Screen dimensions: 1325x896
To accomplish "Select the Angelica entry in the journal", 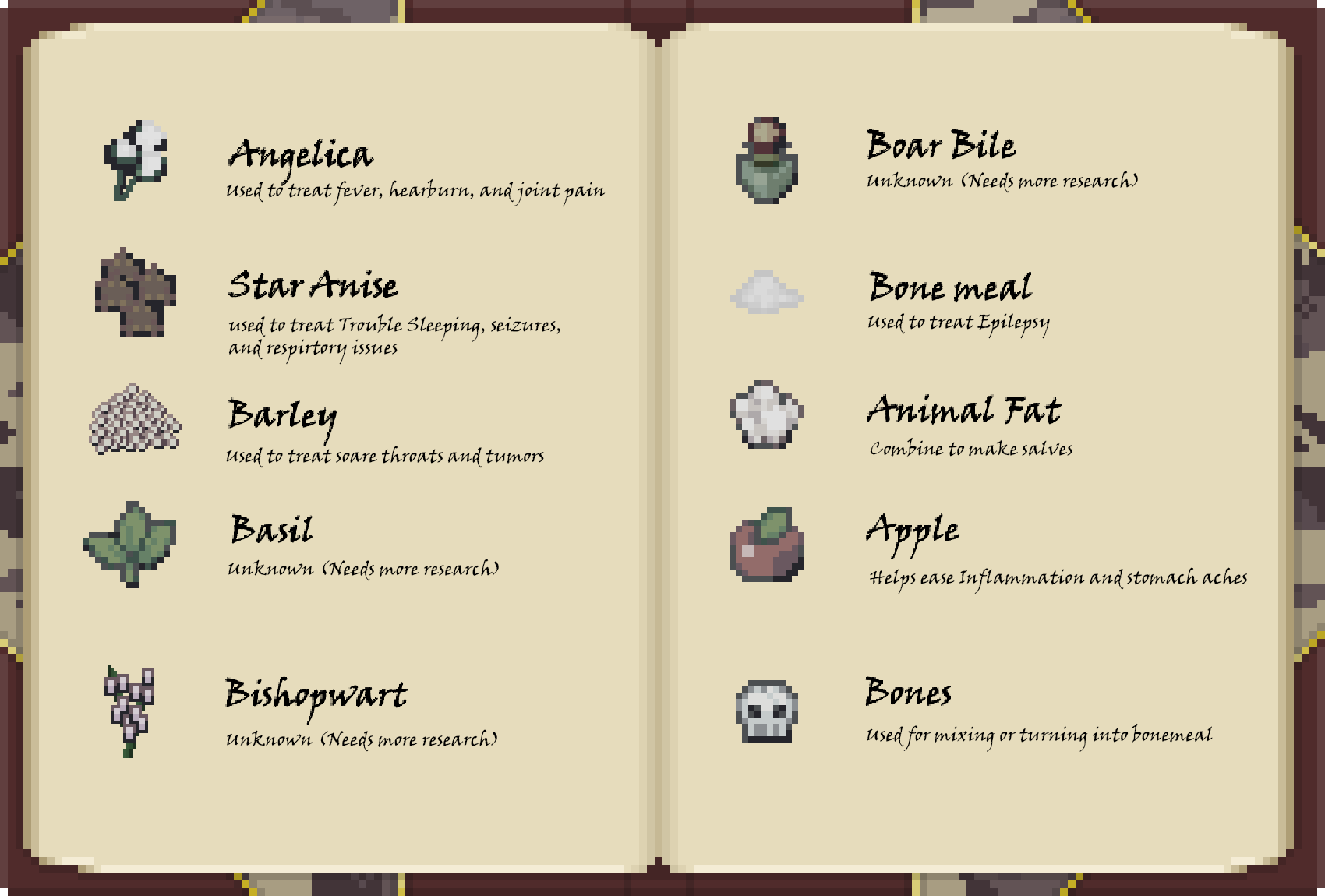I will (x=301, y=154).
